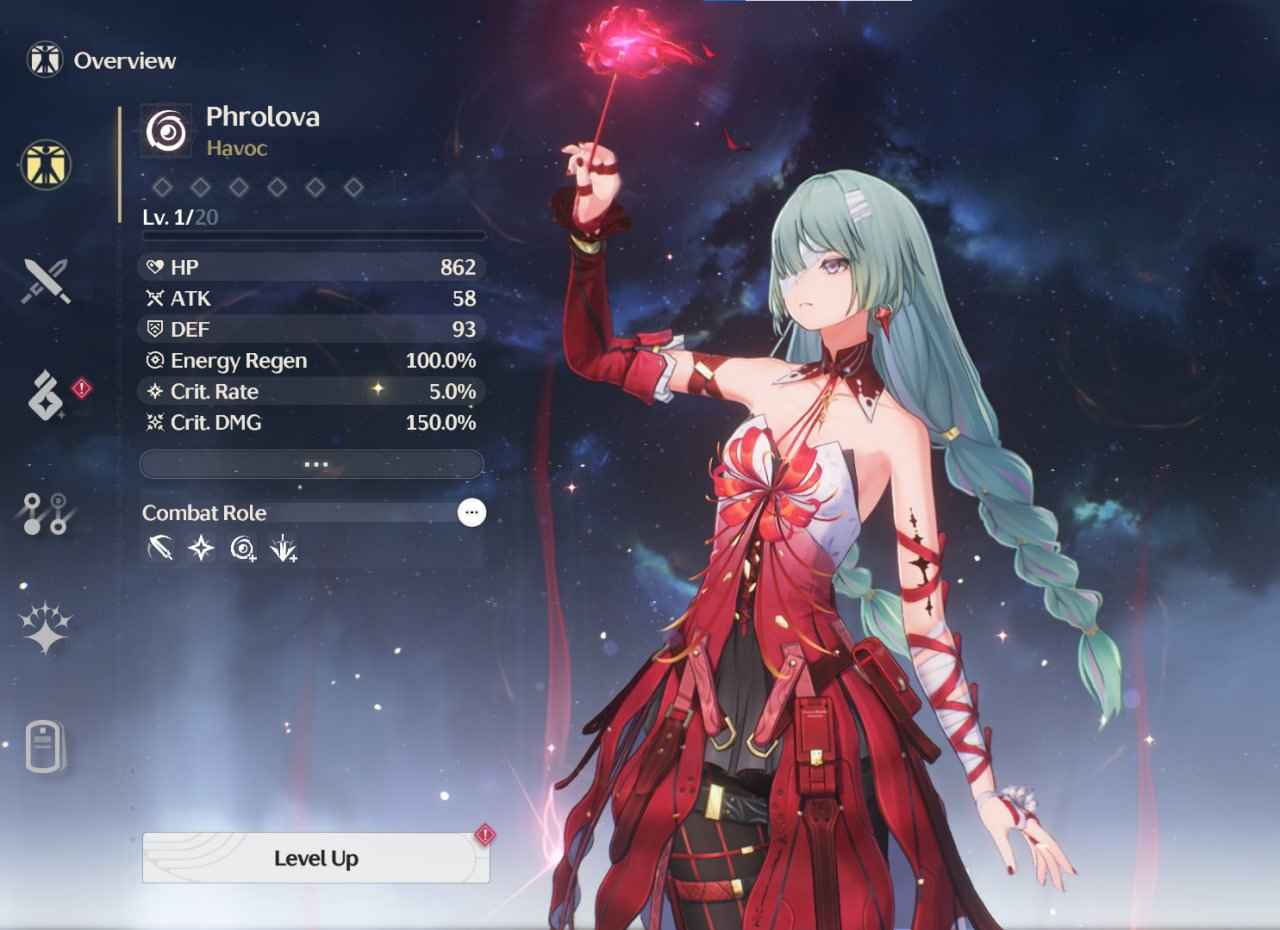Click the Havoc attribute emblem beside Phrolova's name

(166, 129)
